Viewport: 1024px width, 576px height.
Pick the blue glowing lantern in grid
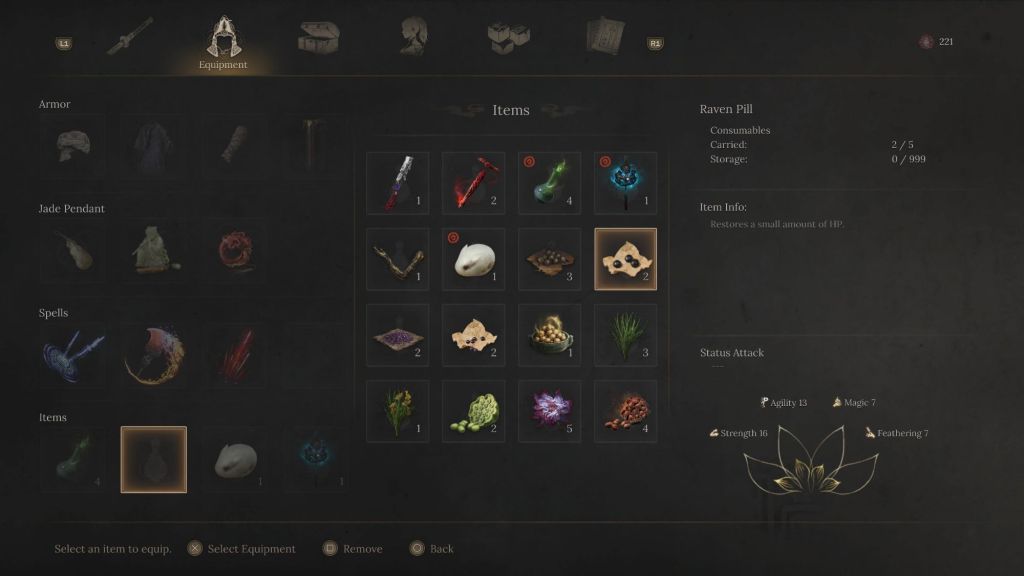(626, 183)
